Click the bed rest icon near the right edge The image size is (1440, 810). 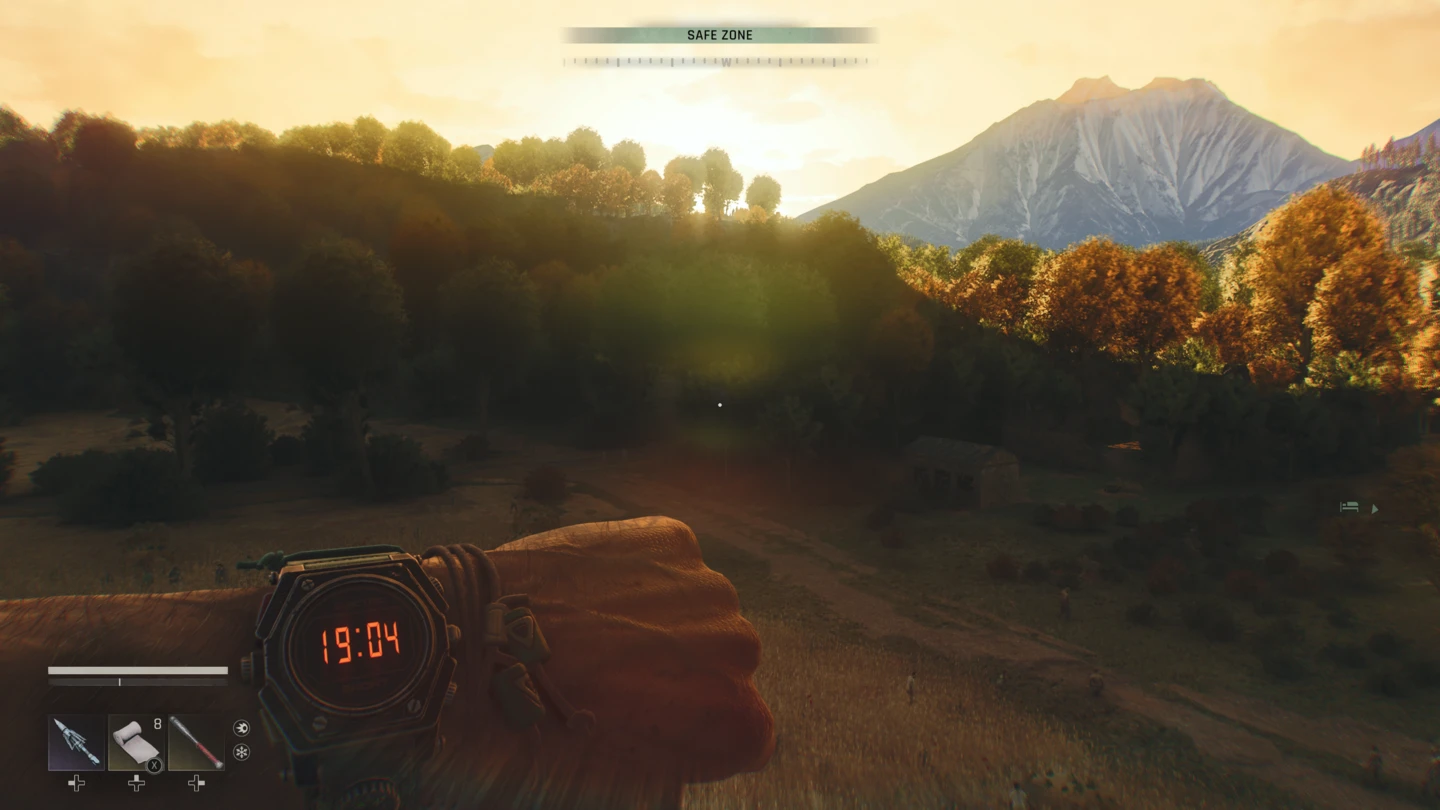tap(1350, 508)
